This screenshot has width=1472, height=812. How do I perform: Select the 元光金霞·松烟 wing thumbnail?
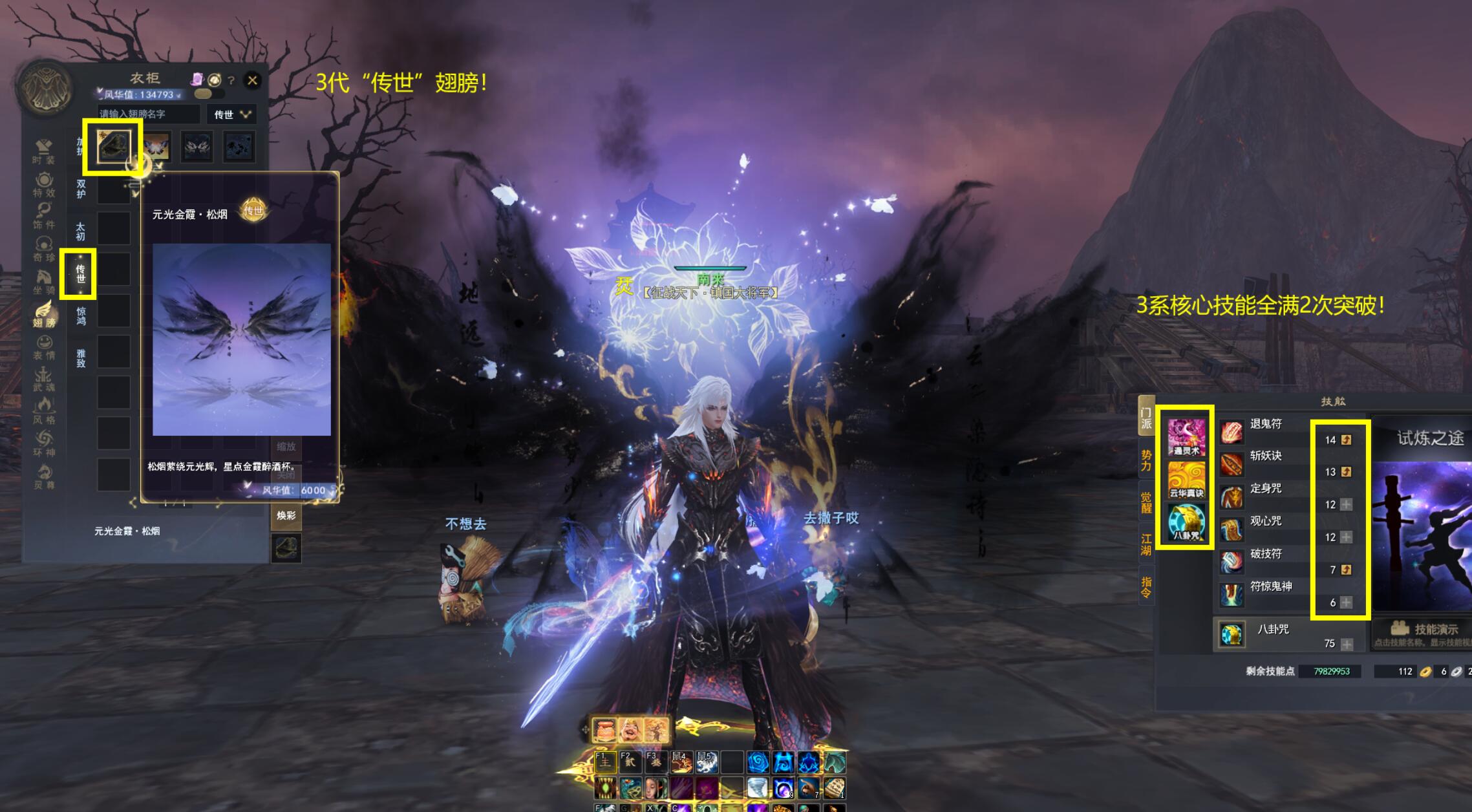point(113,146)
